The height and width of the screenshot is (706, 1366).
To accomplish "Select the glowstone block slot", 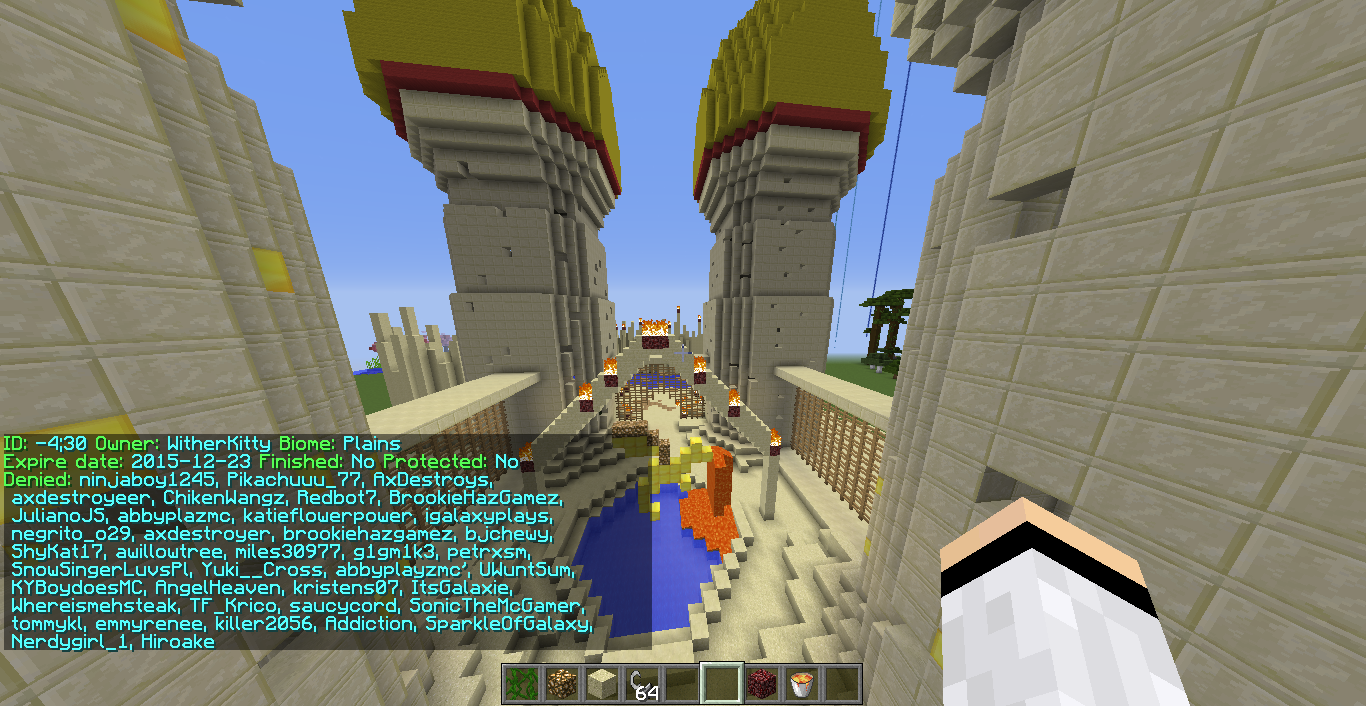I will (x=561, y=684).
